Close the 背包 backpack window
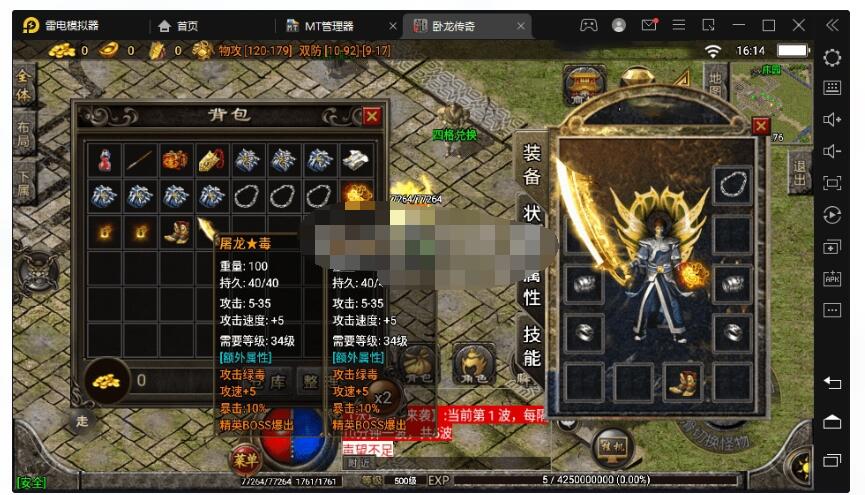Viewport: 865px width, 495px height. 372,116
